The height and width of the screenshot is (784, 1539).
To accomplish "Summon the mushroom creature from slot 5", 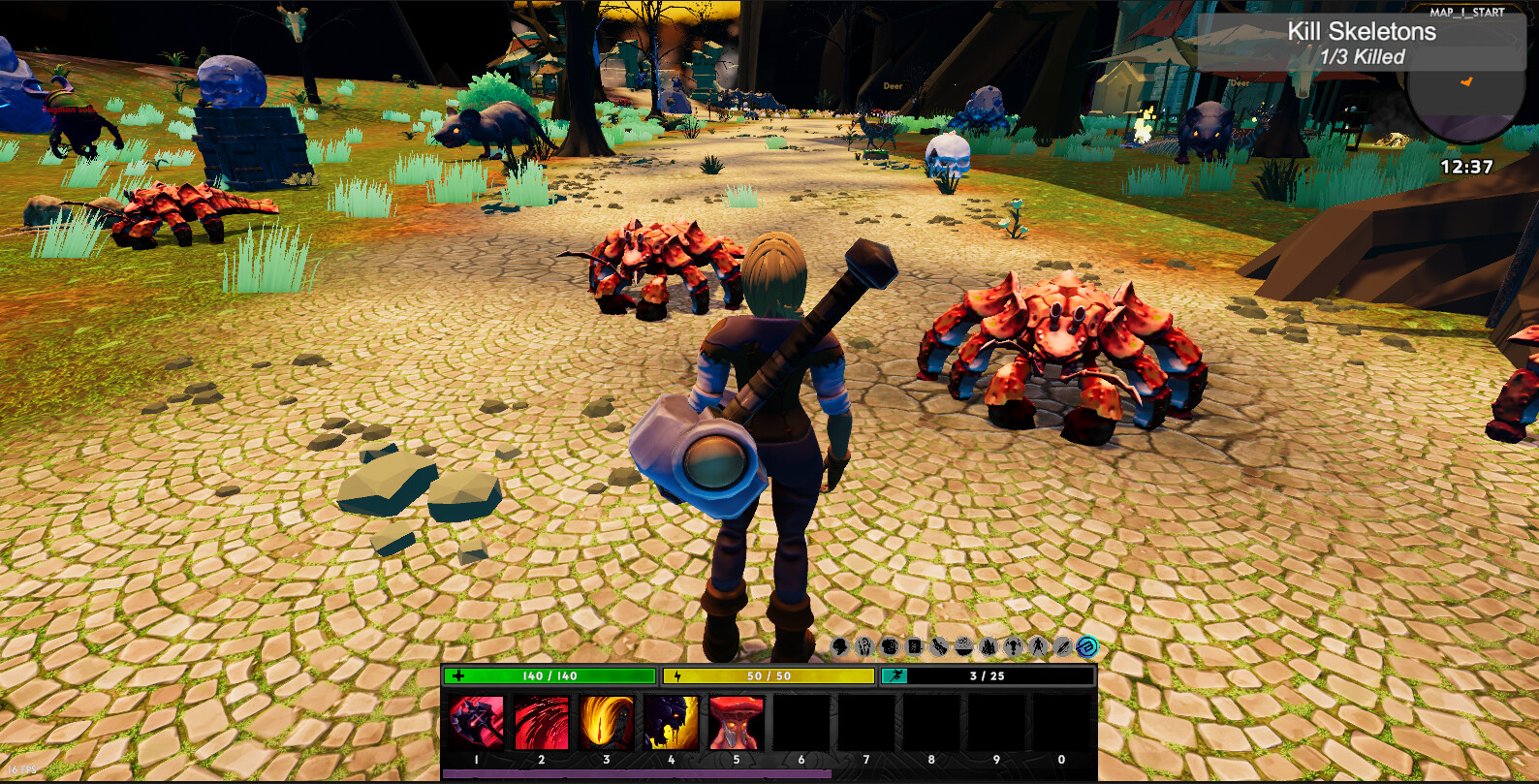I will [734, 722].
